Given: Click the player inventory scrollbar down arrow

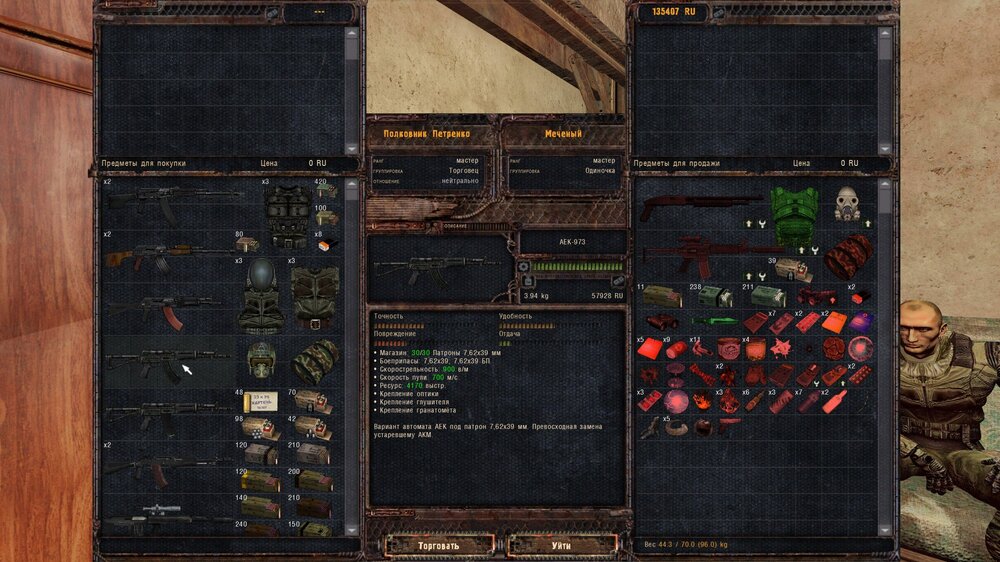Looking at the screenshot, I should (884, 528).
